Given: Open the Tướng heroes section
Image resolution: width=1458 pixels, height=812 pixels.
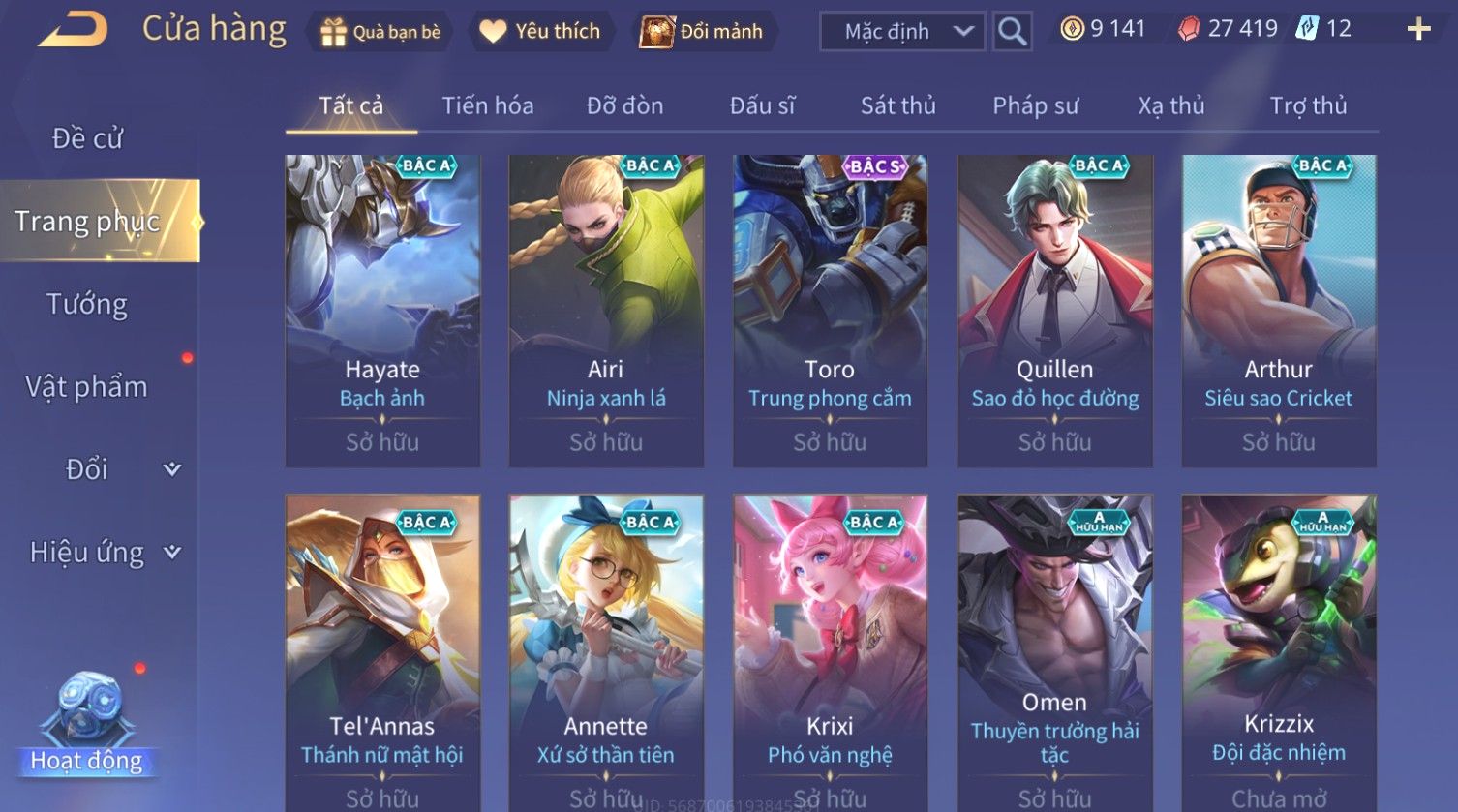Looking at the screenshot, I should 87,304.
